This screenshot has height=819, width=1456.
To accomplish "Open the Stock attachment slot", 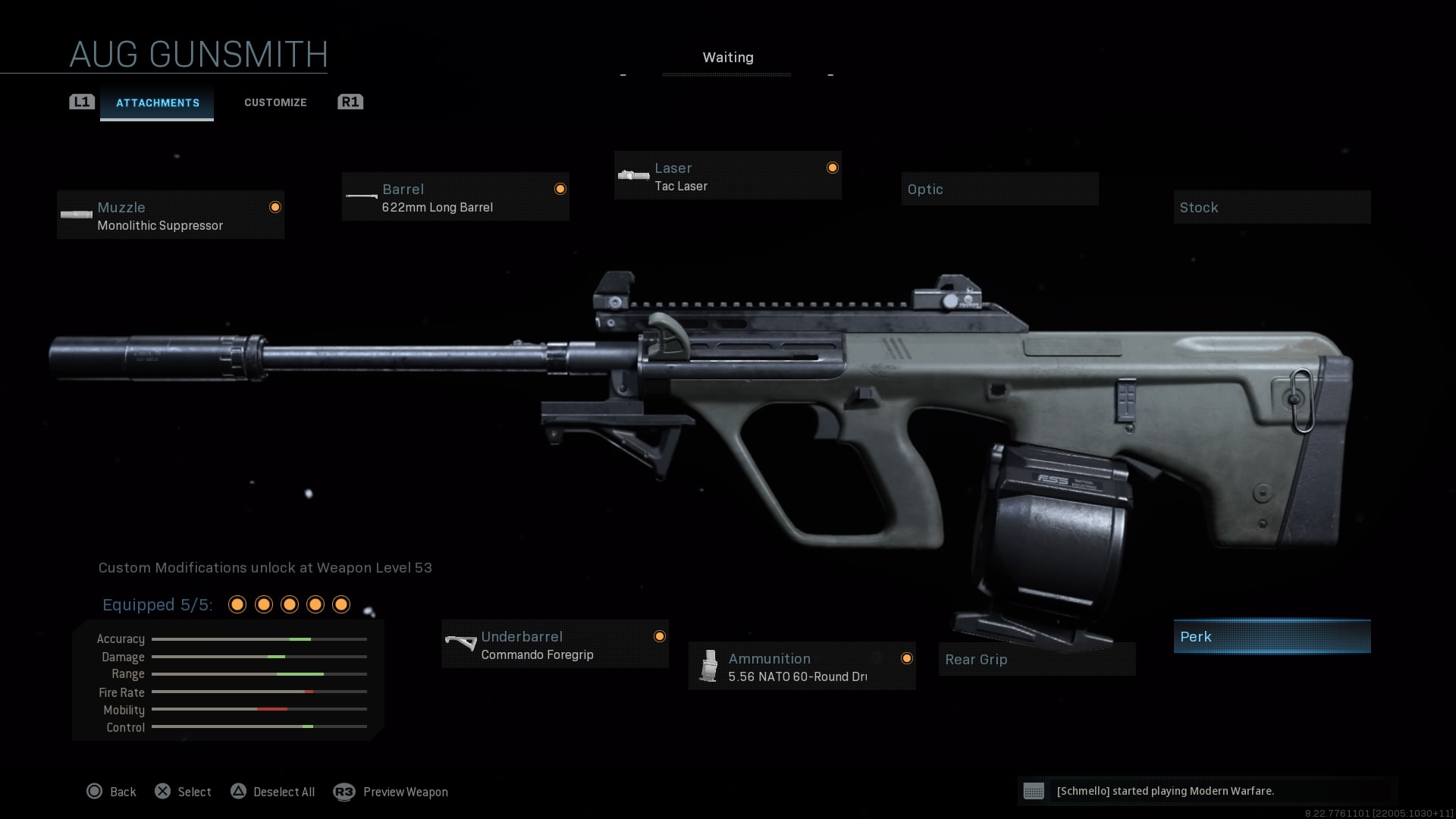I will tap(1272, 206).
